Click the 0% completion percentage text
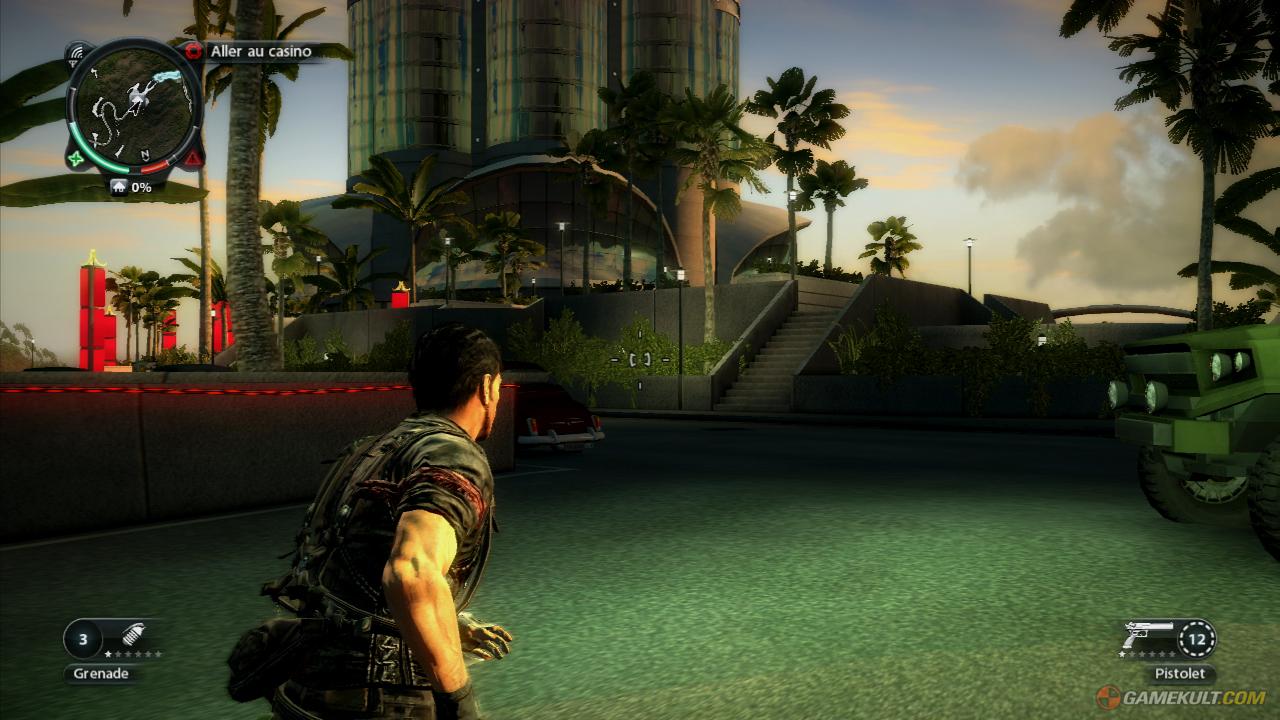The image size is (1280, 720). click(x=142, y=186)
